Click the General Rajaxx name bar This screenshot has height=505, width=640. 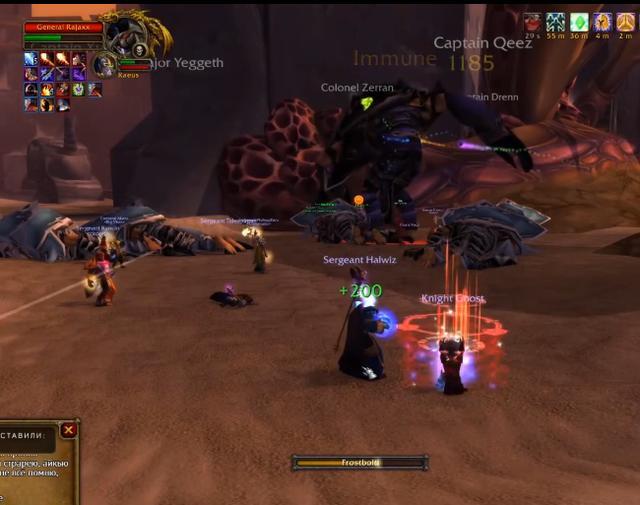(63, 27)
